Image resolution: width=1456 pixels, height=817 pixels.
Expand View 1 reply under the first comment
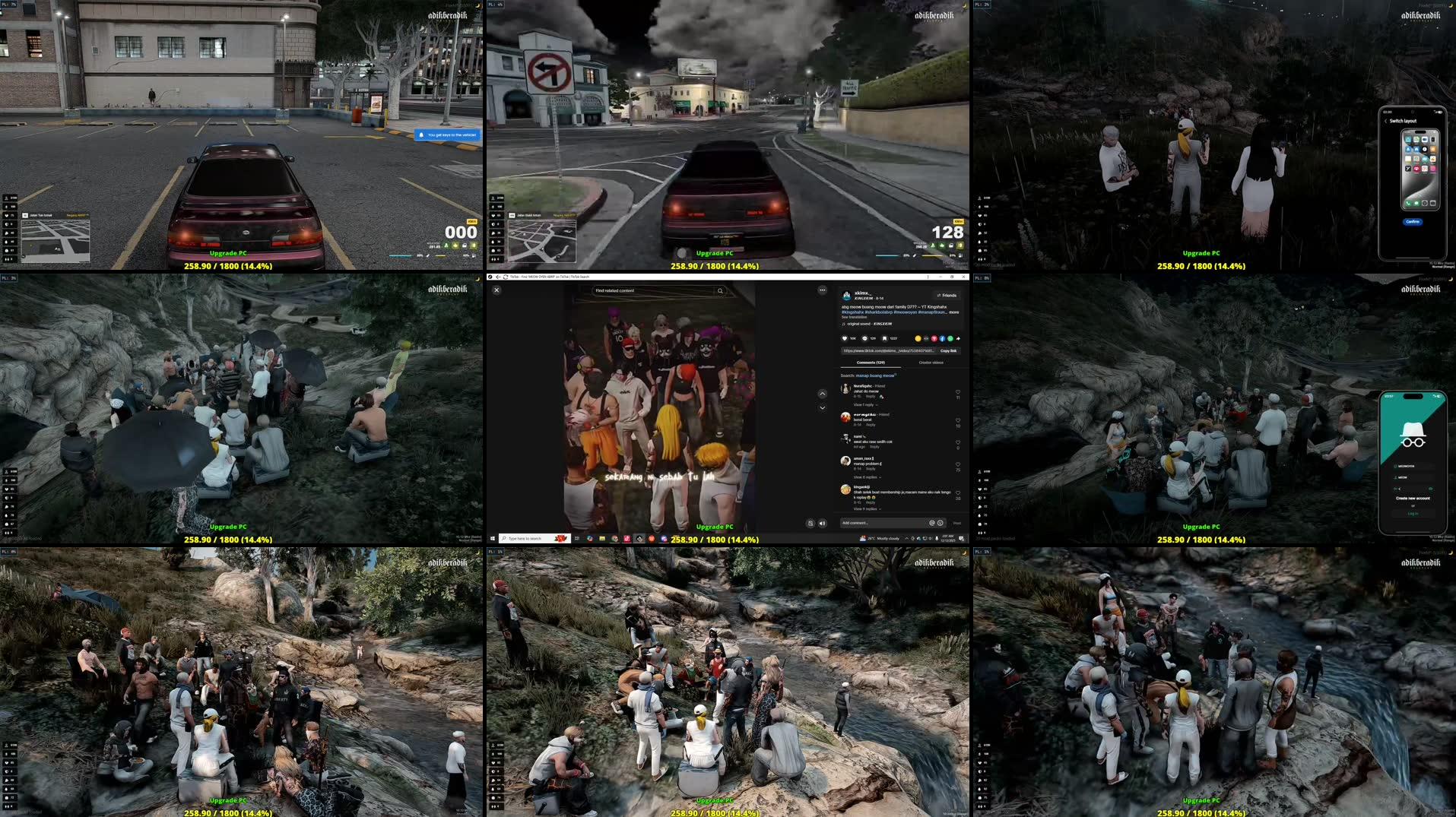864,404
